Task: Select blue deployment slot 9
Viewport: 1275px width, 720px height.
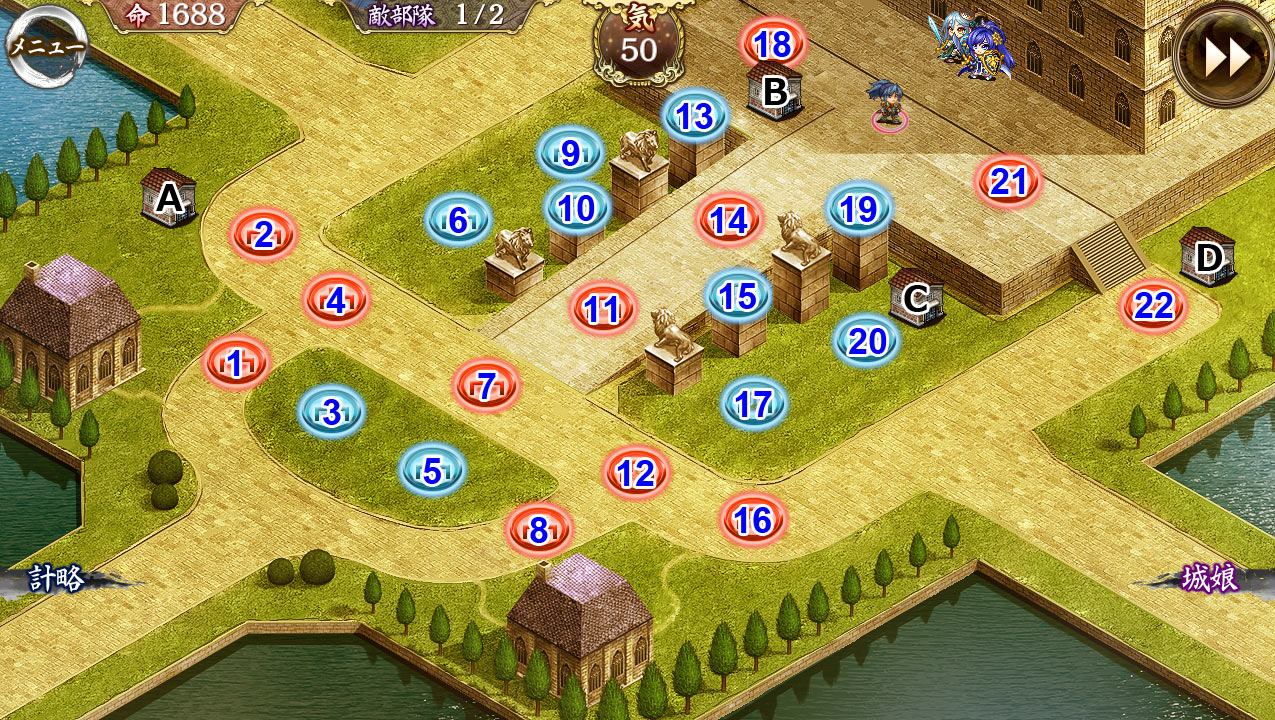Action: 570,153
